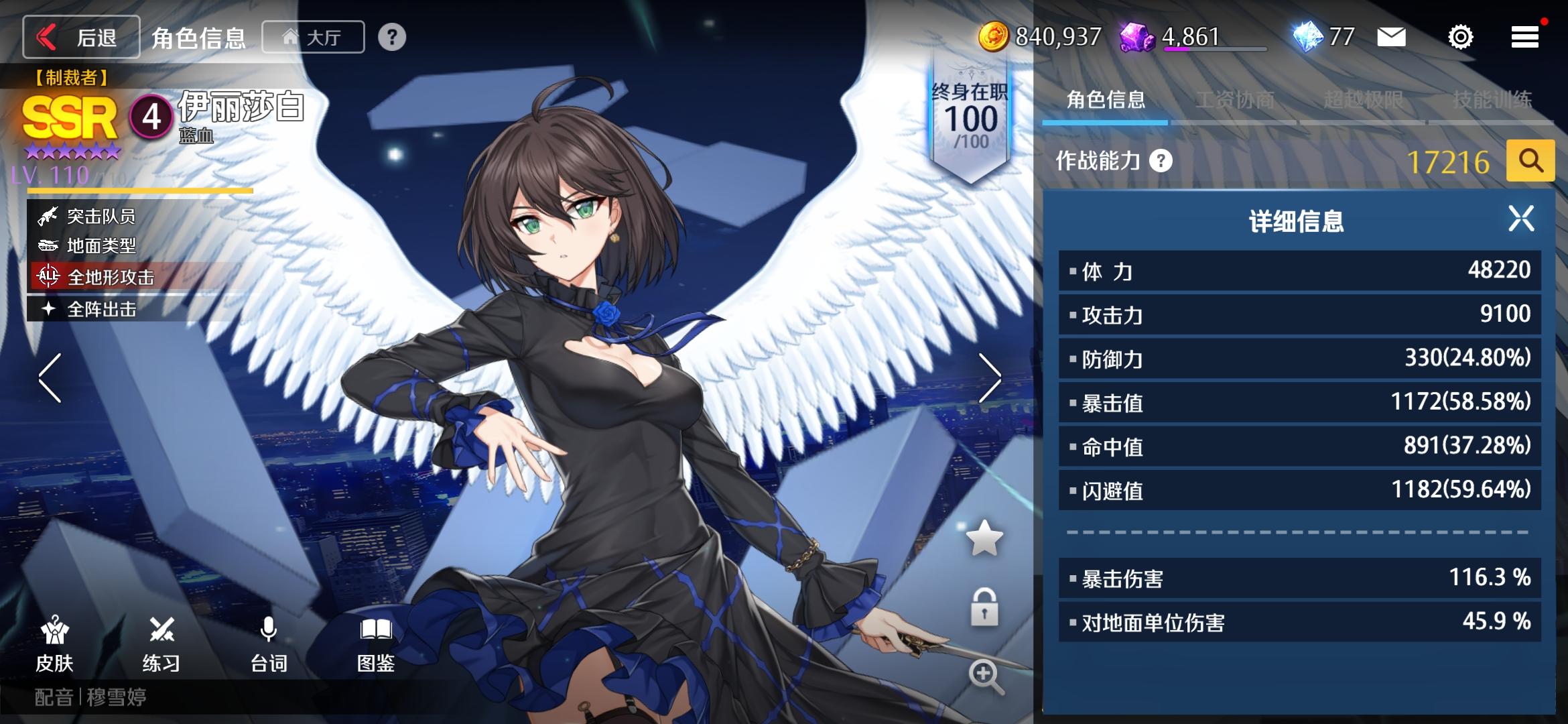Click the right chevron to view next character
The image size is (1568, 724).
tap(988, 379)
